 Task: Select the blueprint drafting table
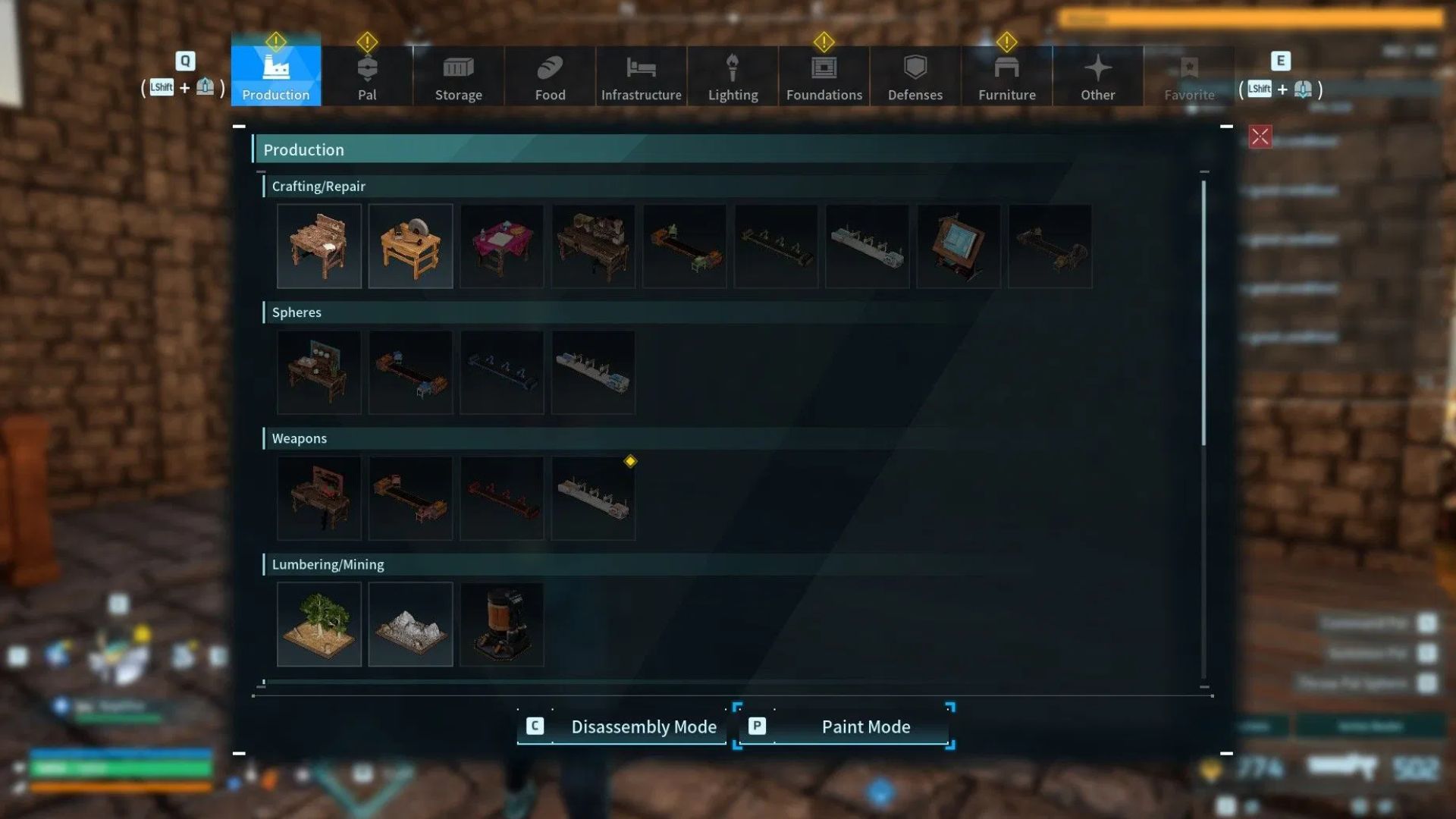(x=959, y=246)
